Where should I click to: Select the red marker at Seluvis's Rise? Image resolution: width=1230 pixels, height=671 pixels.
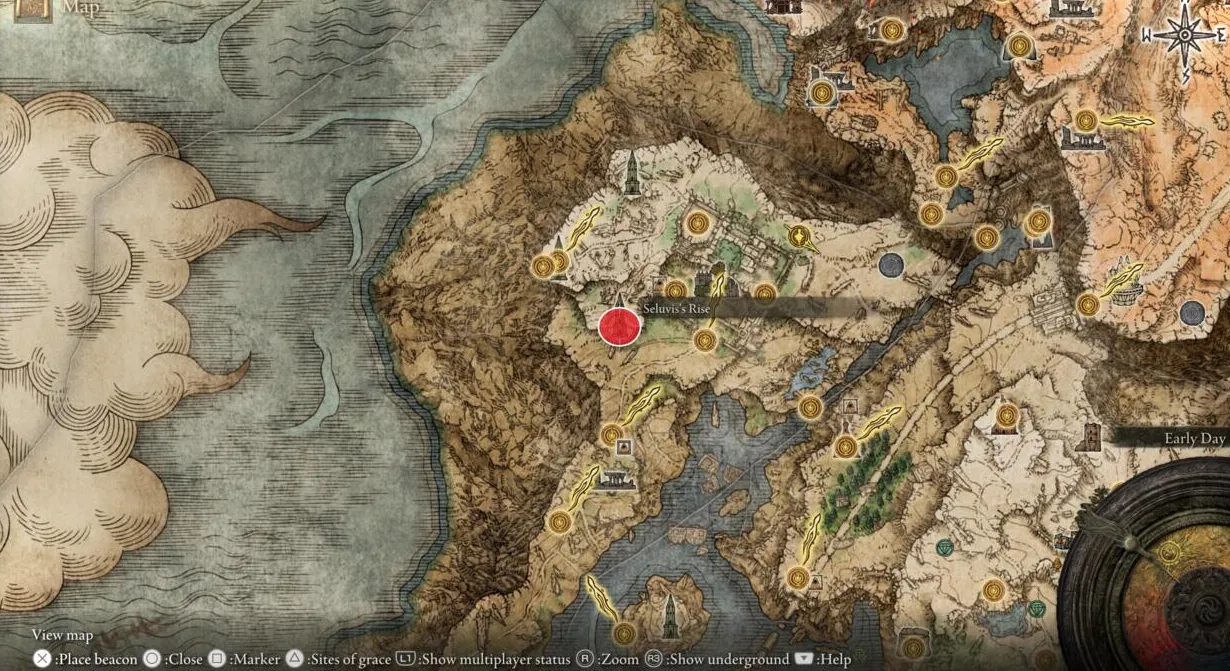coord(619,326)
